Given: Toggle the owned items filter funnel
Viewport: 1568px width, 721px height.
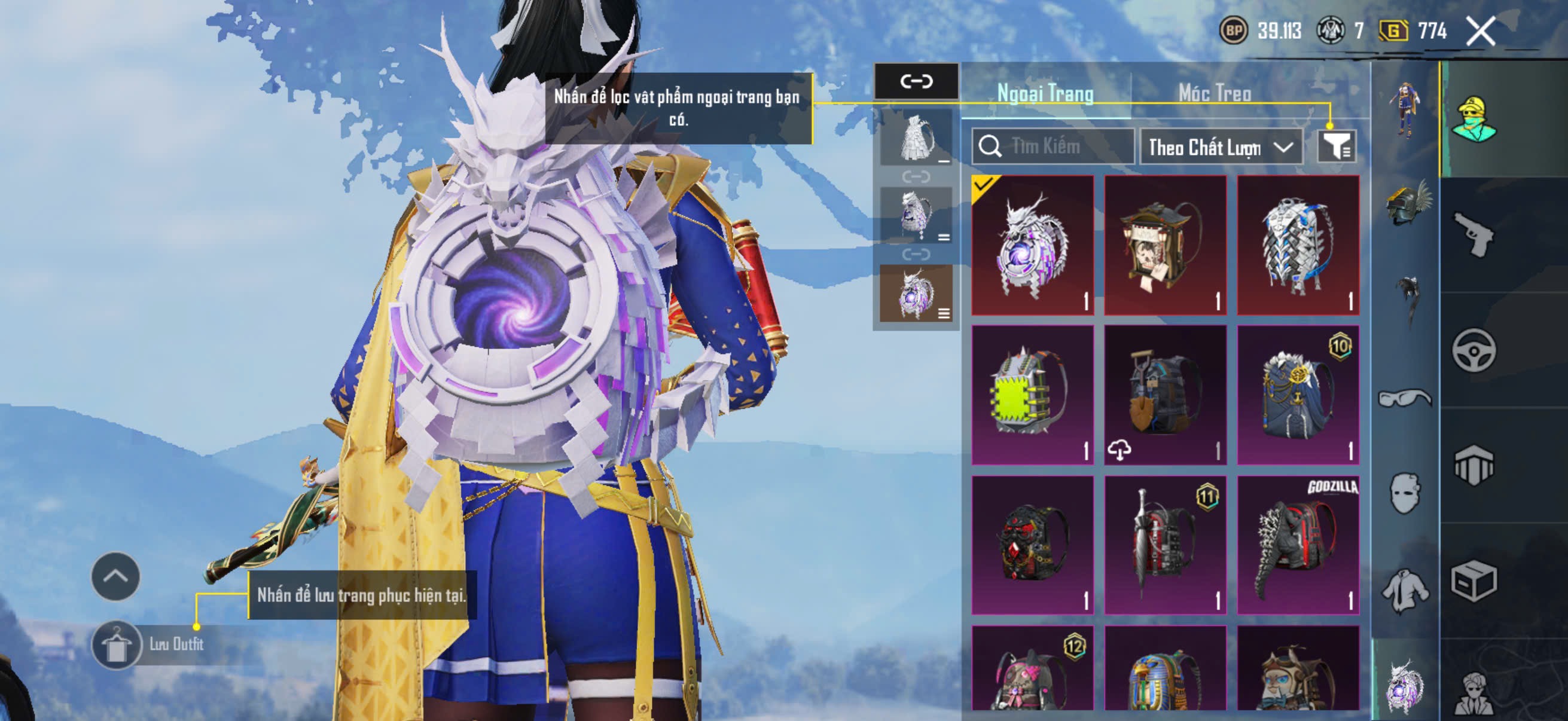Looking at the screenshot, I should 1336,146.
